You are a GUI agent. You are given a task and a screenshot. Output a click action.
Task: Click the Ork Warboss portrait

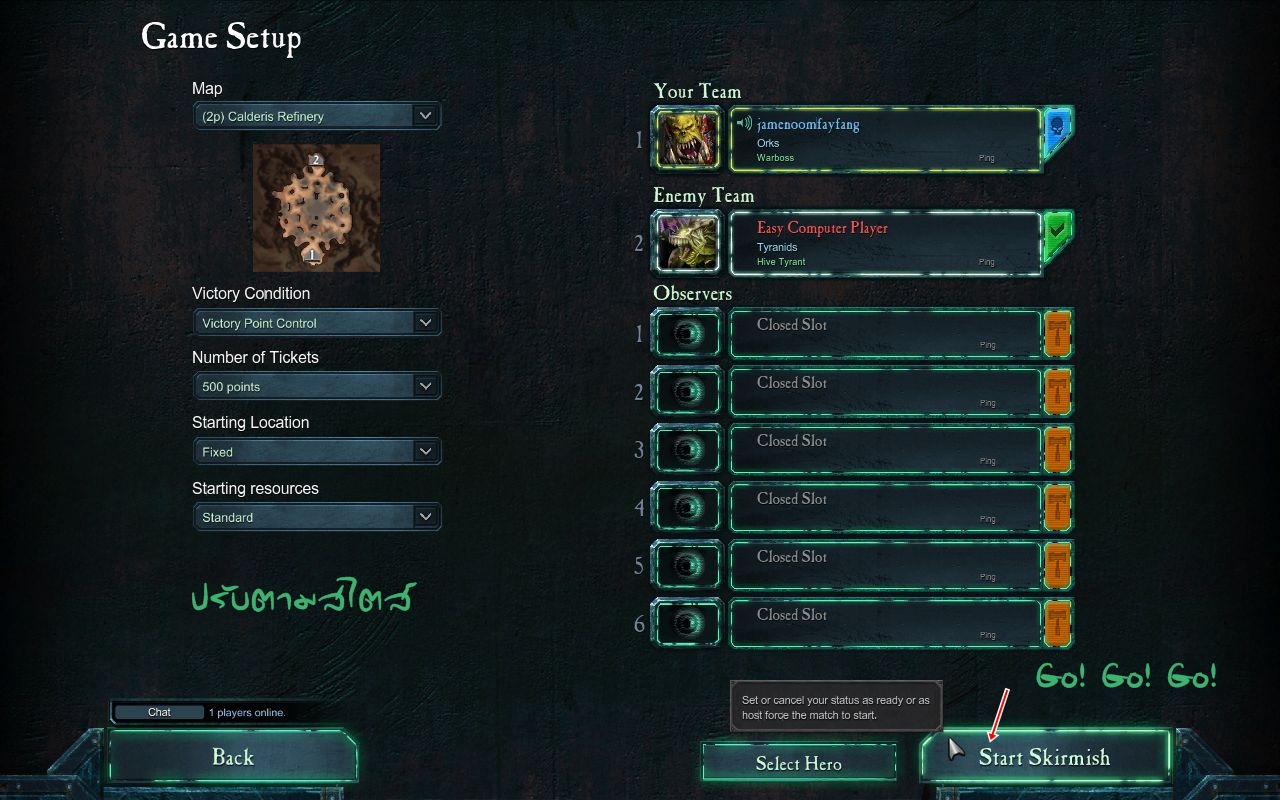(x=687, y=139)
